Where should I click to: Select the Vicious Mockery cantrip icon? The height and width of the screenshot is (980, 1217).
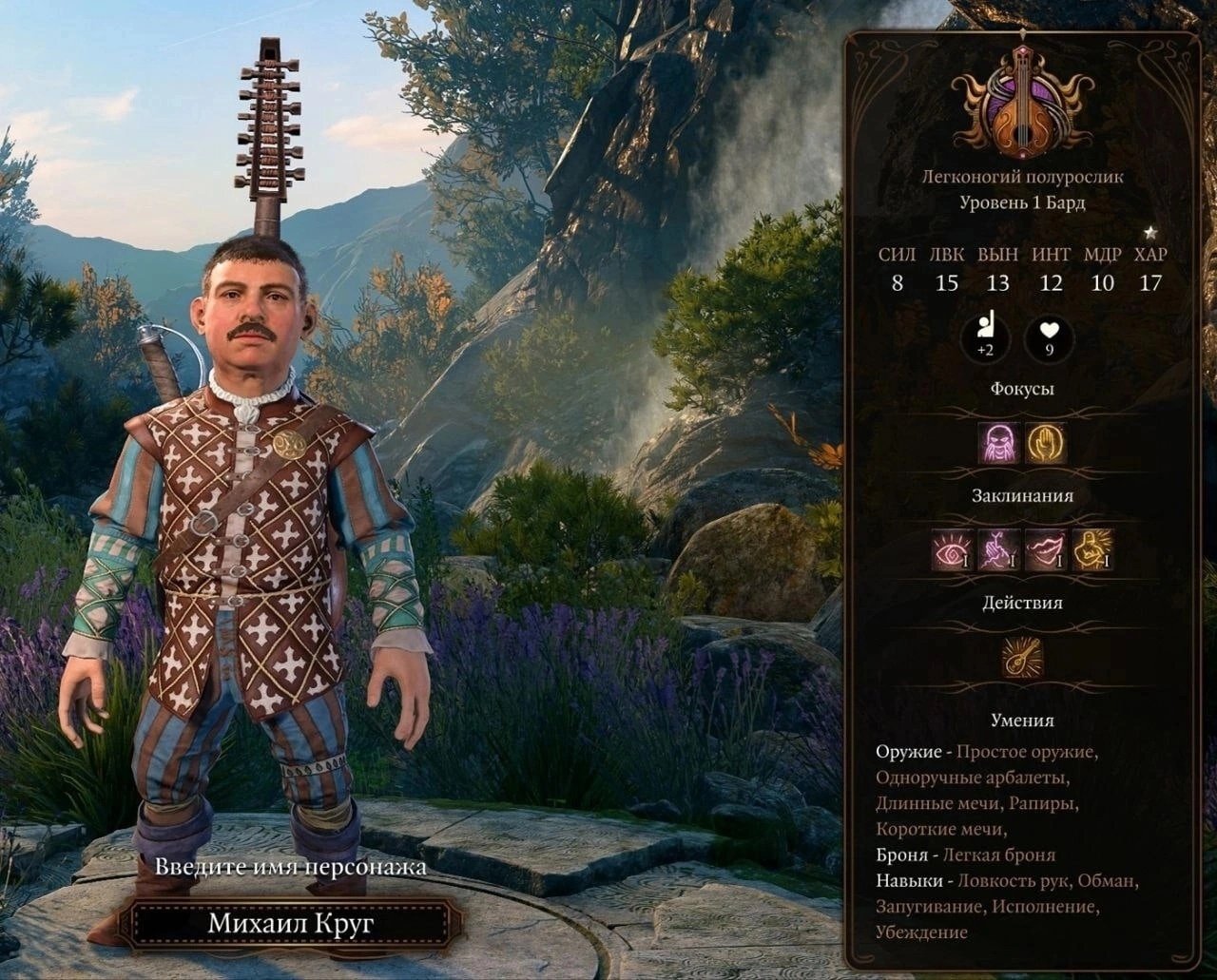click(x=1000, y=443)
